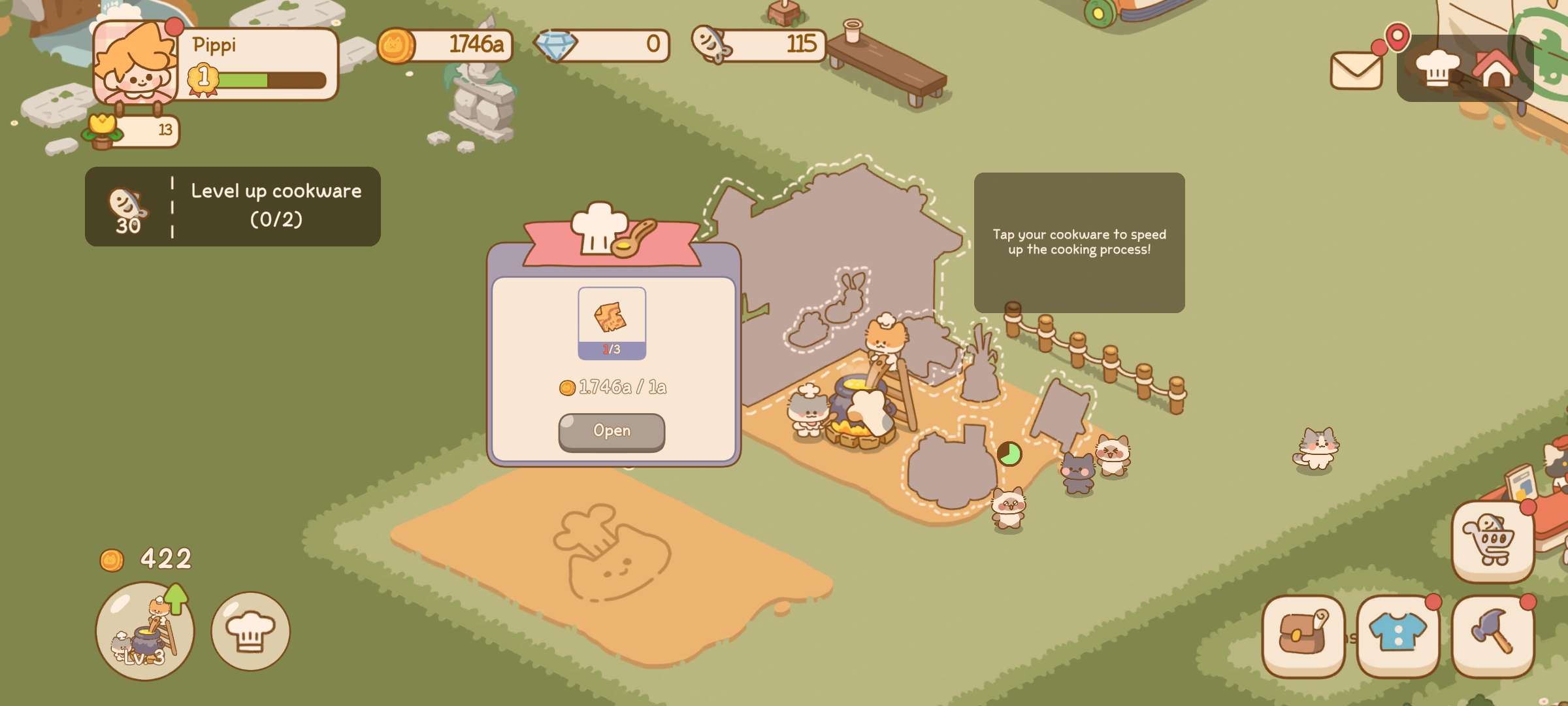Image resolution: width=1568 pixels, height=706 pixels.
Task: Upgrade the Lv.3 cooking pot cookware
Action: [145, 631]
